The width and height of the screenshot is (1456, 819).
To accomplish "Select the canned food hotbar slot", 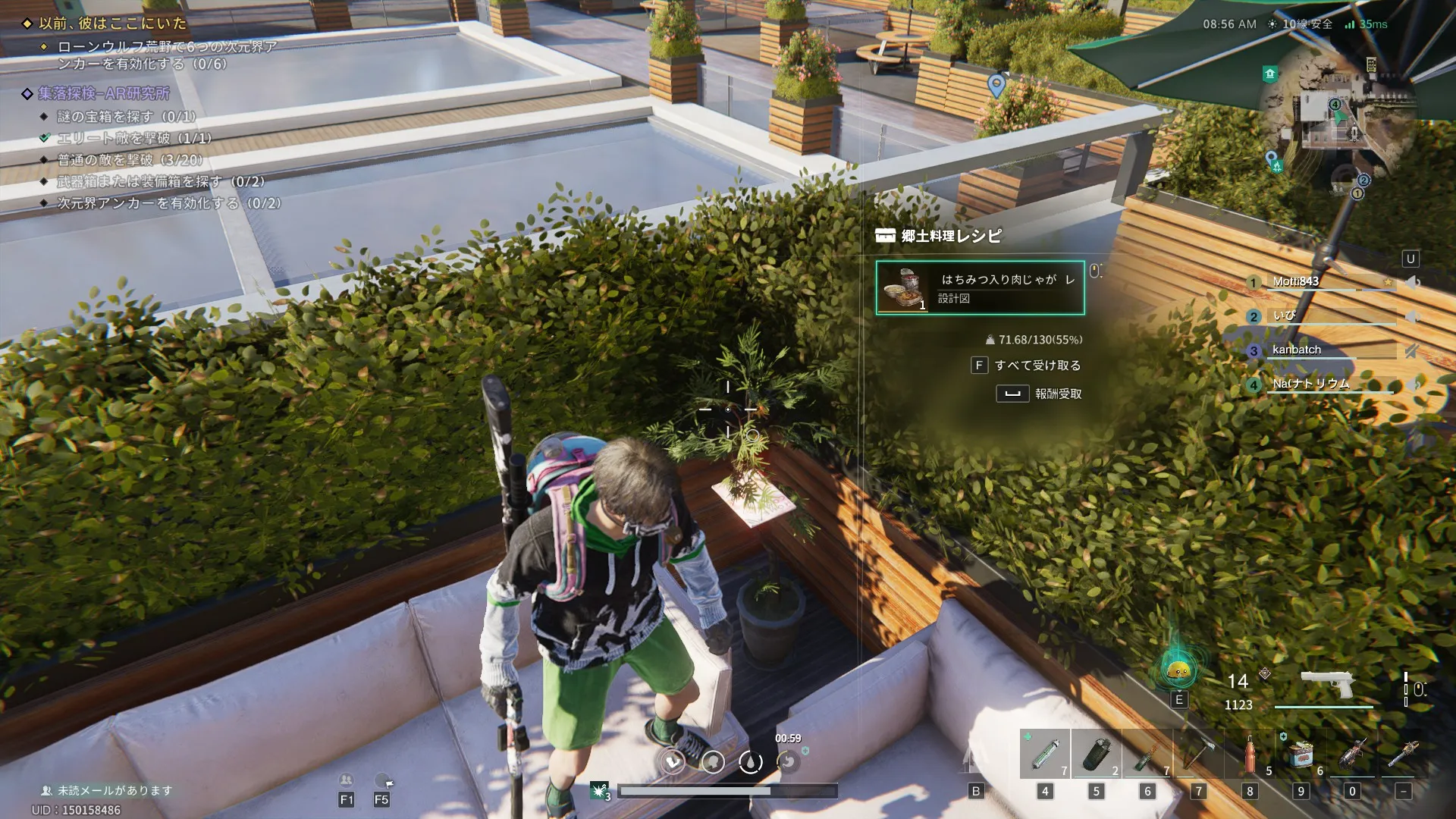I will pyautogui.click(x=1301, y=754).
